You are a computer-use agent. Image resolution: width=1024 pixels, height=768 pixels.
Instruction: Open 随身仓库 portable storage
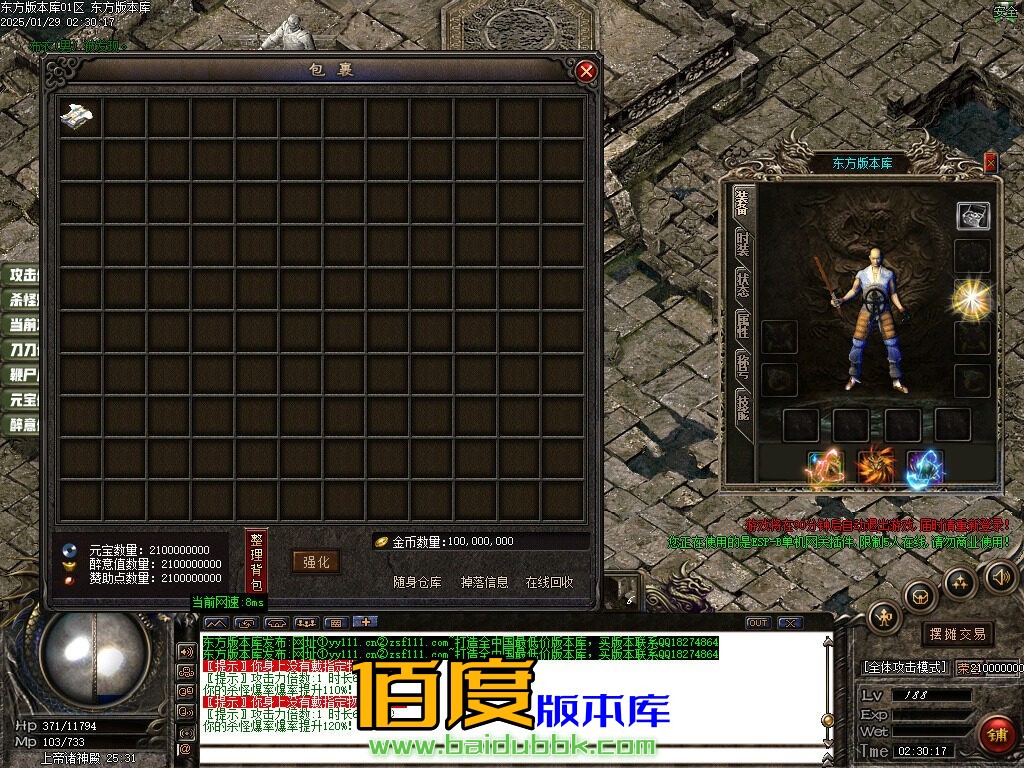click(417, 582)
